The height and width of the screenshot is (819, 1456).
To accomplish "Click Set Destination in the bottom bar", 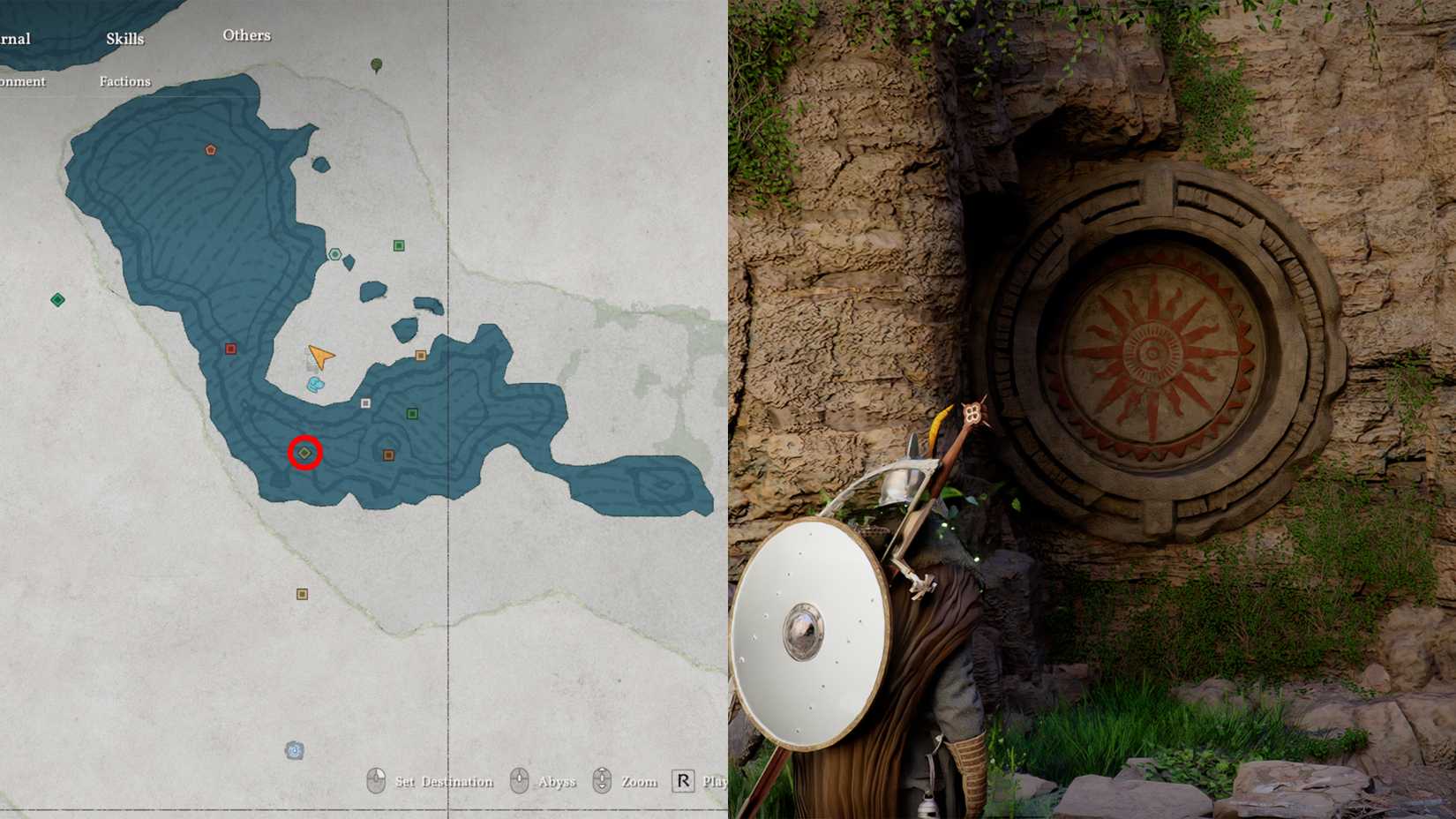I will (447, 782).
